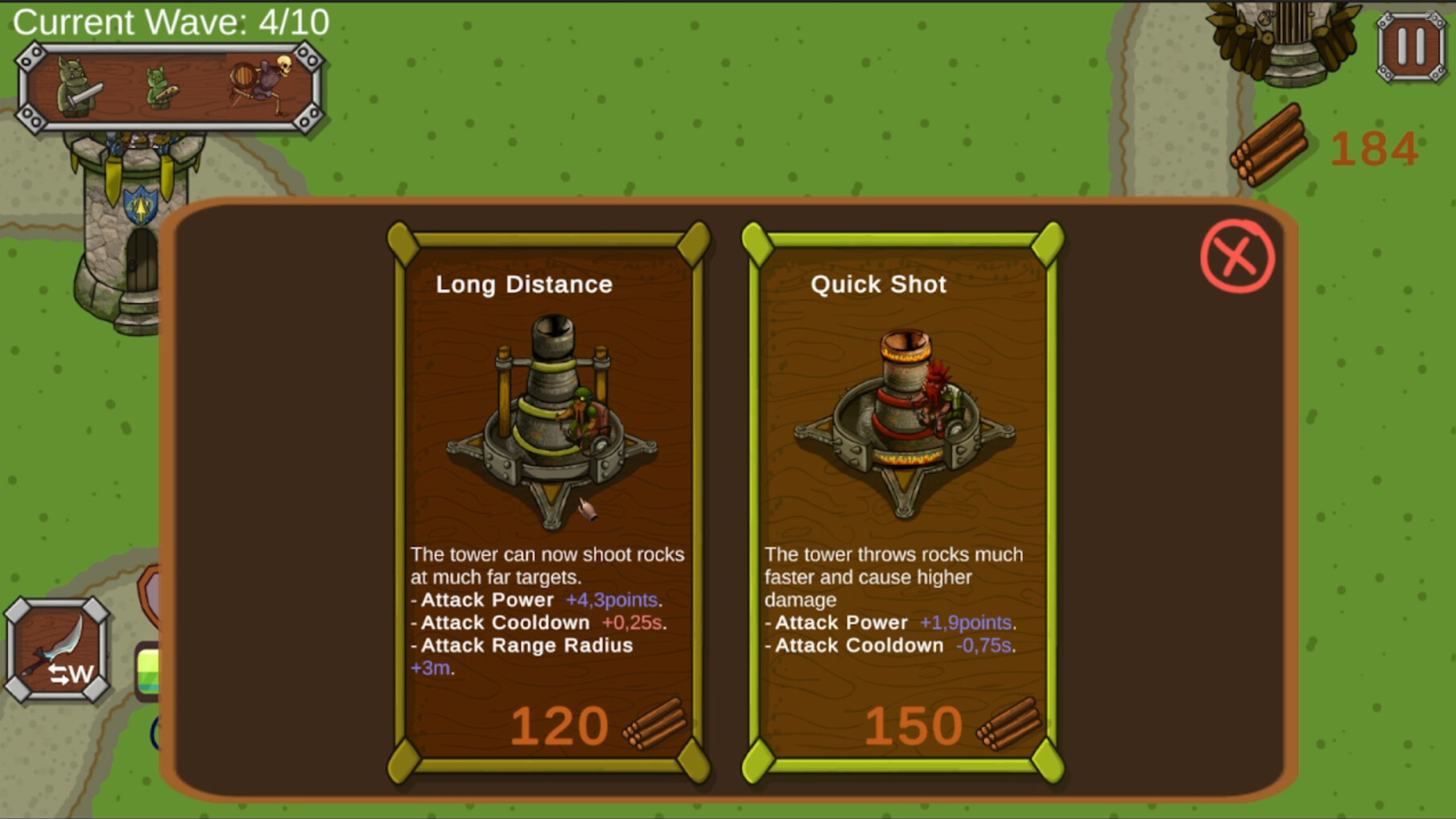Click the Long Distance card title

click(524, 284)
